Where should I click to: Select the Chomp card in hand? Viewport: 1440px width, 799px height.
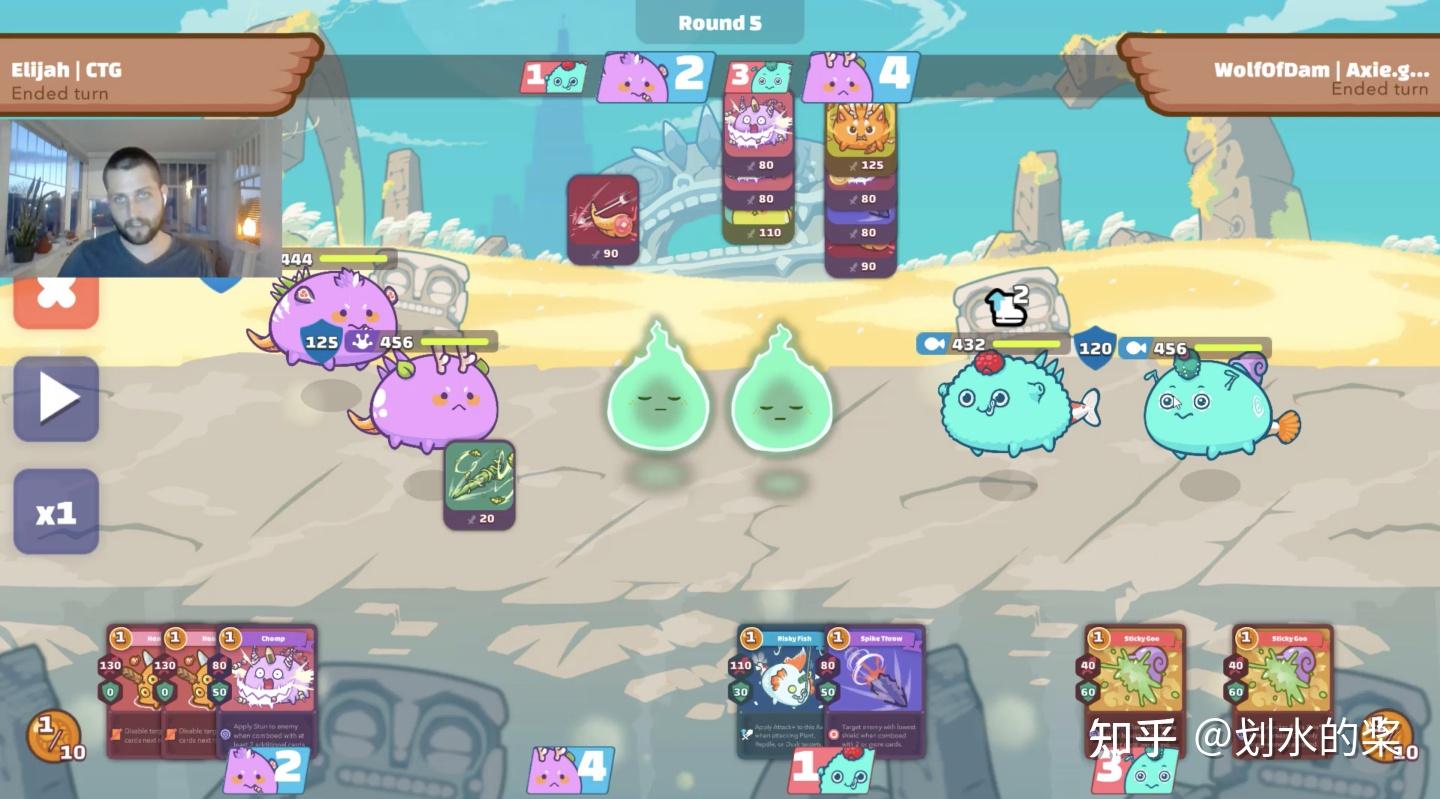coord(267,680)
